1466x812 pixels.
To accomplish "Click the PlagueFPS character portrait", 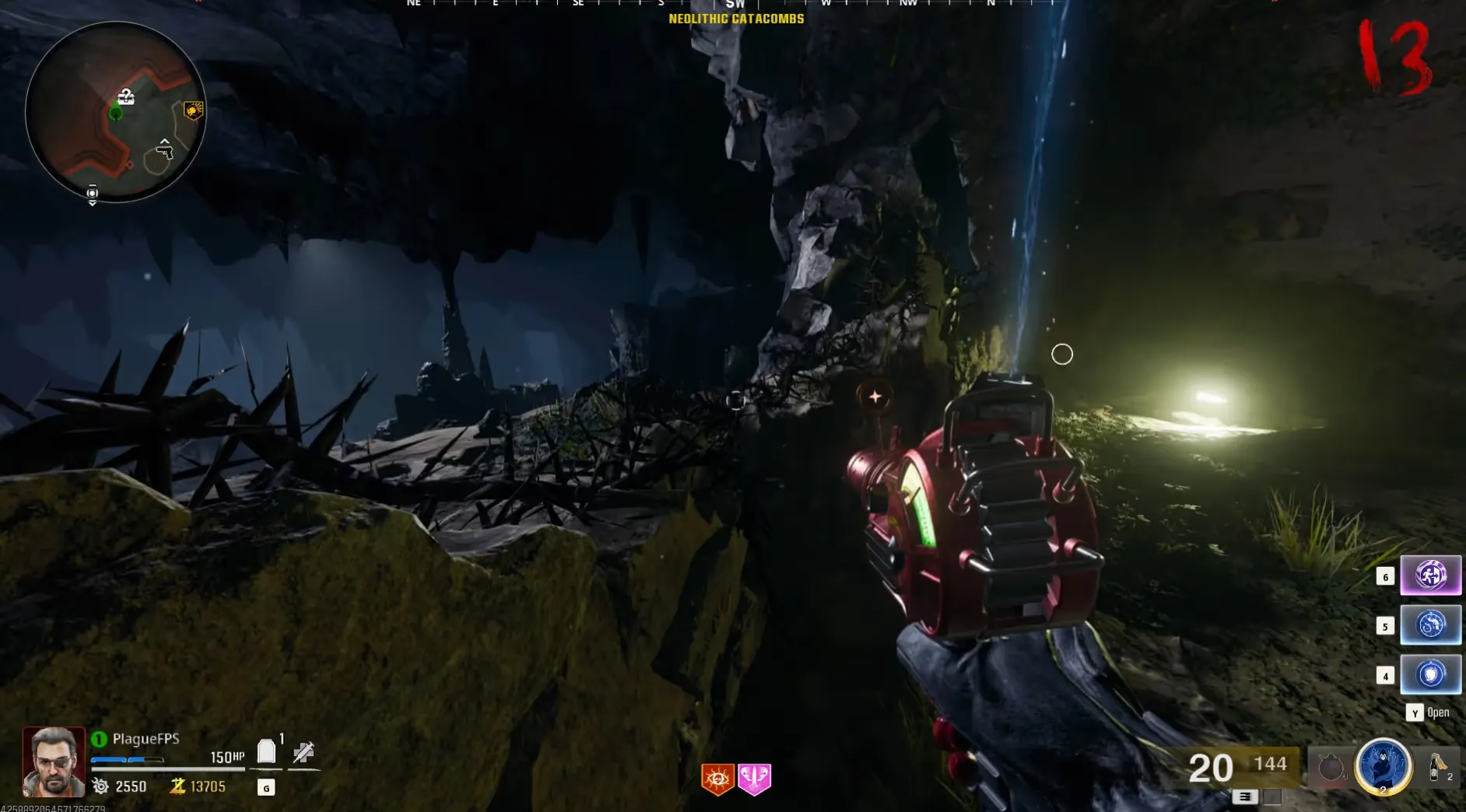I will pos(54,761).
